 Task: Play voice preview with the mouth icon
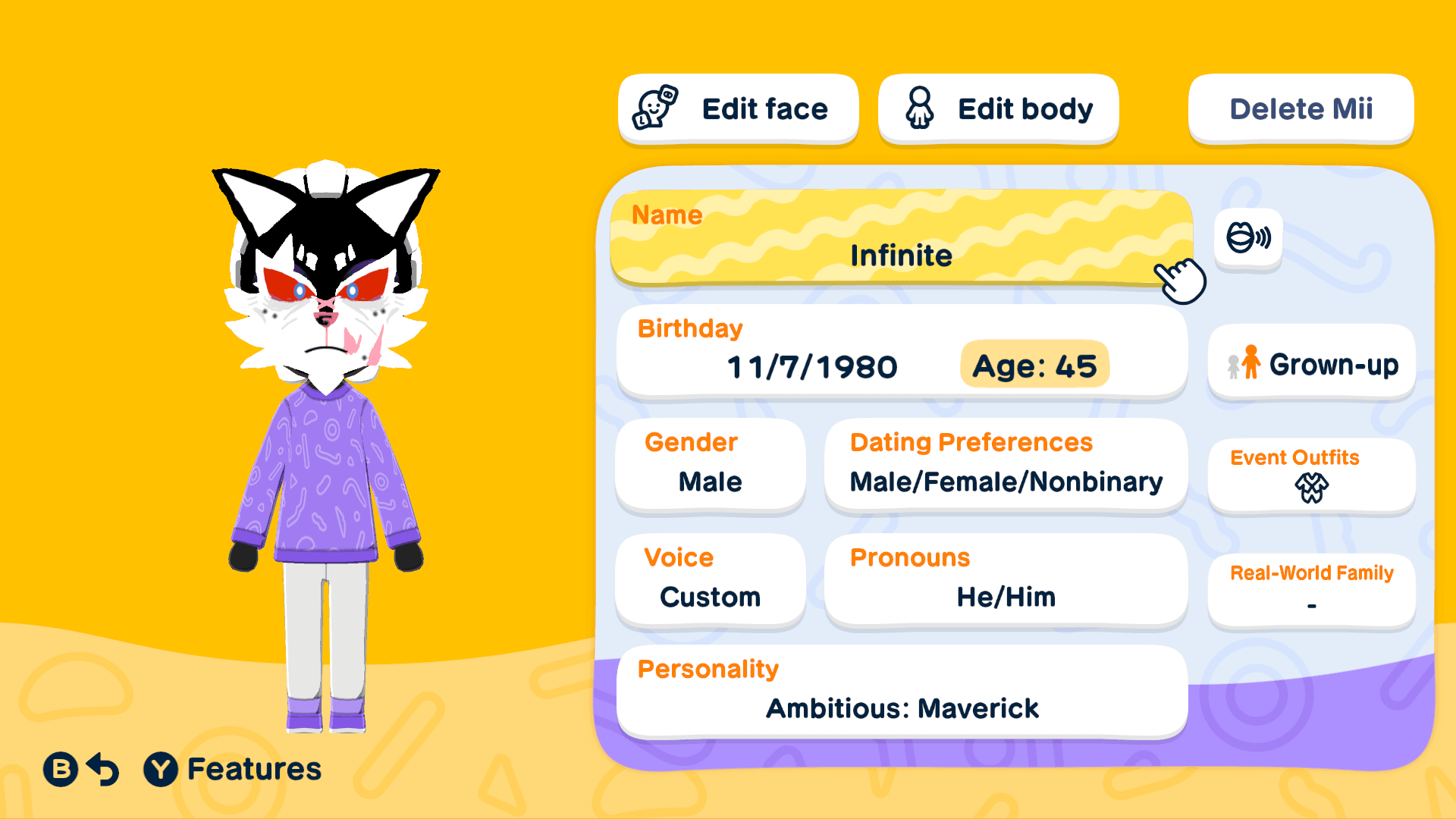1247,238
